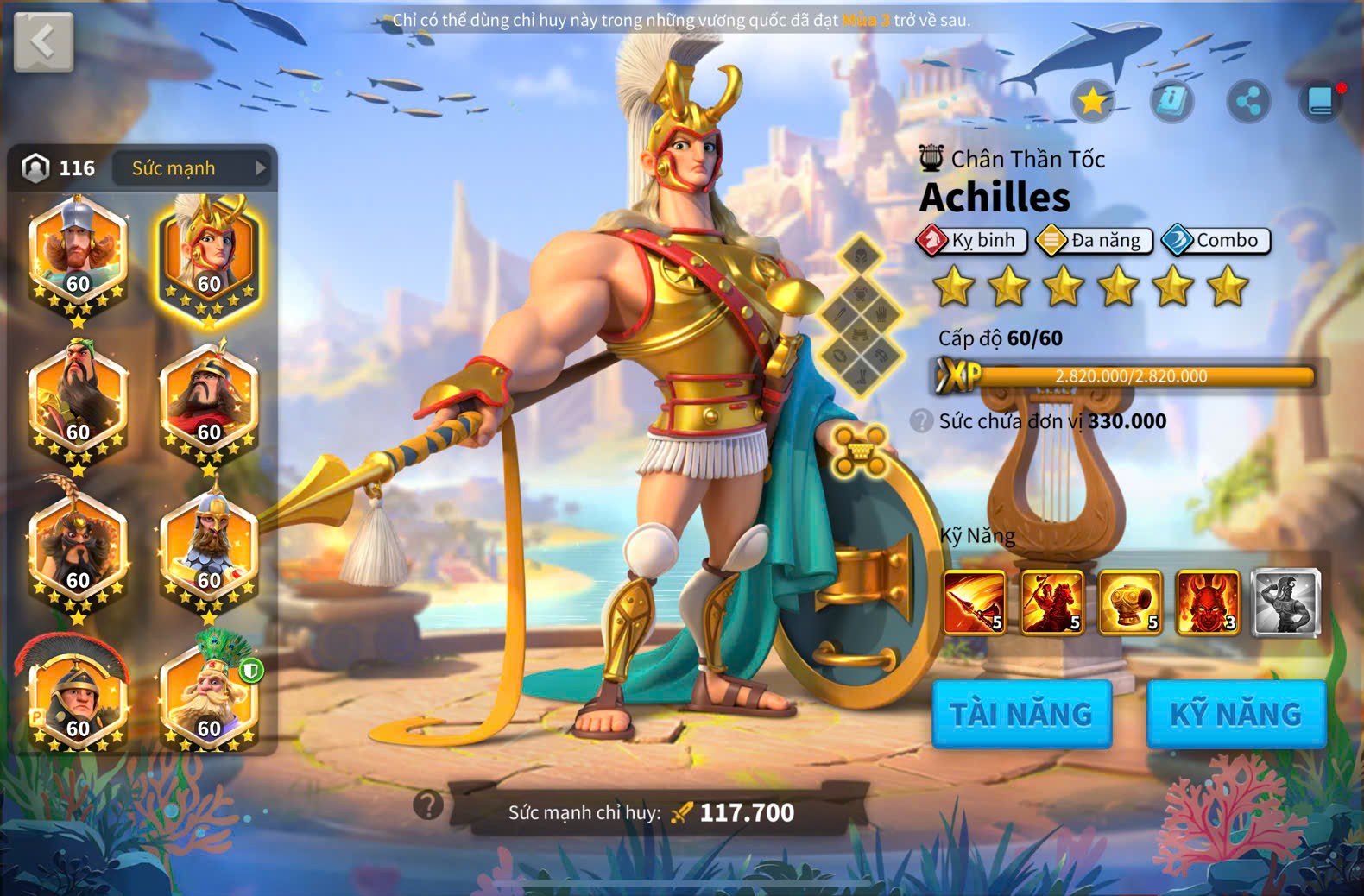This screenshot has height=896, width=1364.
Task: Click the golden formation icon near shield
Action: pos(860,451)
